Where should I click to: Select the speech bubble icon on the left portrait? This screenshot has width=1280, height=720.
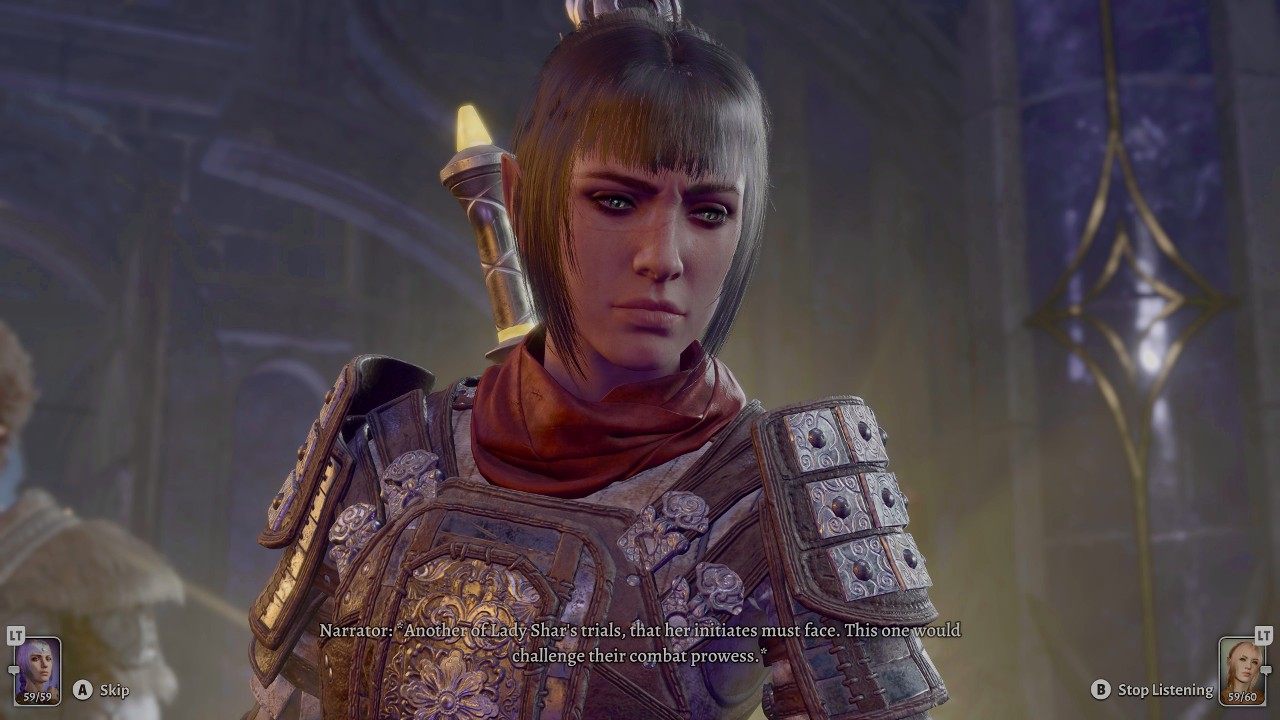(14, 670)
